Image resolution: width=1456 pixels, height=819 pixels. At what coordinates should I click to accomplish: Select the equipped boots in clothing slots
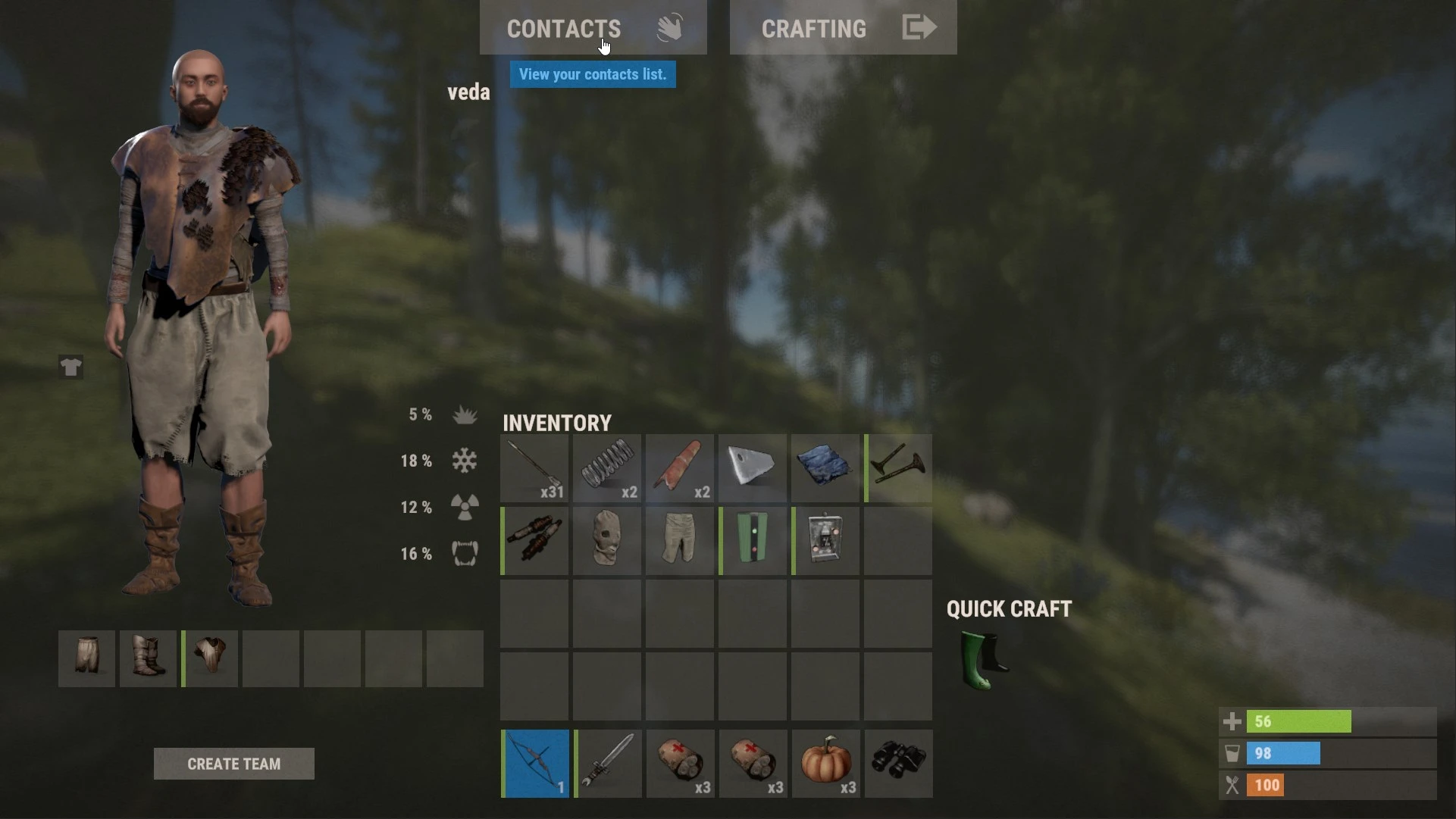coord(148,658)
